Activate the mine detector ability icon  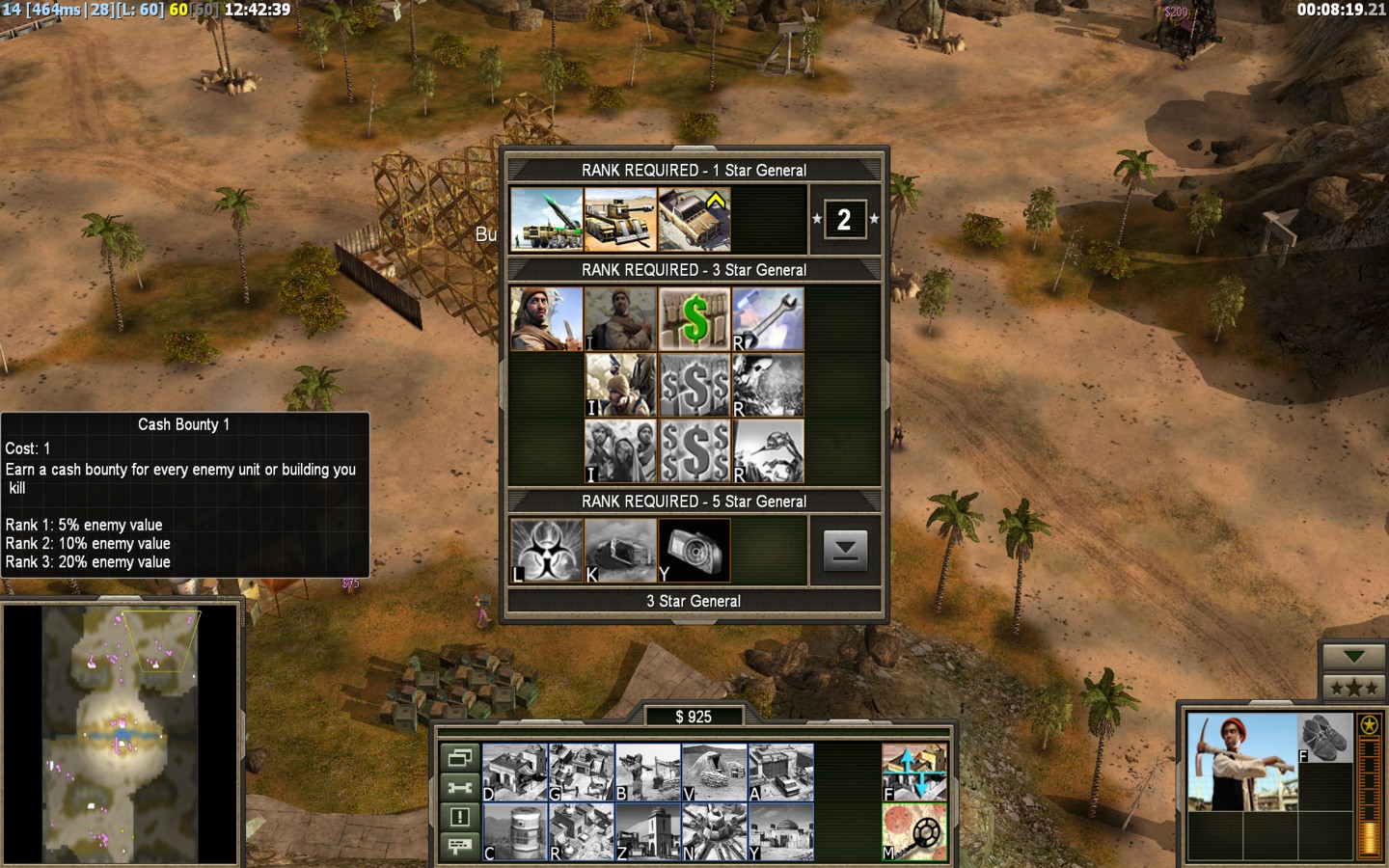(x=914, y=831)
